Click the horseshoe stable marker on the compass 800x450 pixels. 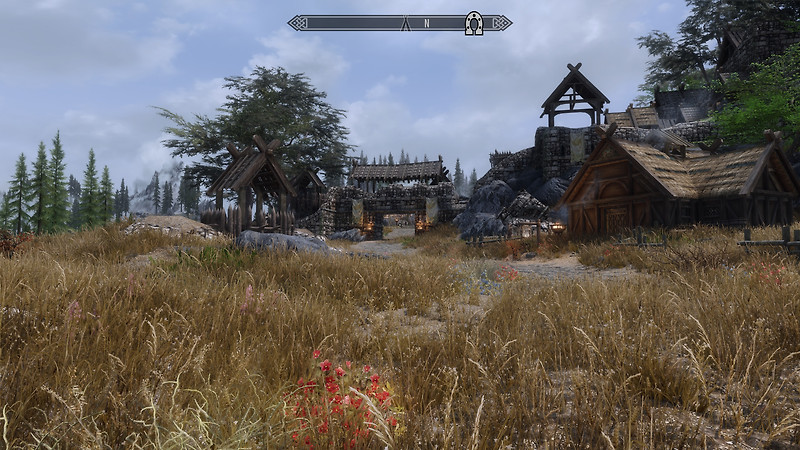[x=474, y=23]
